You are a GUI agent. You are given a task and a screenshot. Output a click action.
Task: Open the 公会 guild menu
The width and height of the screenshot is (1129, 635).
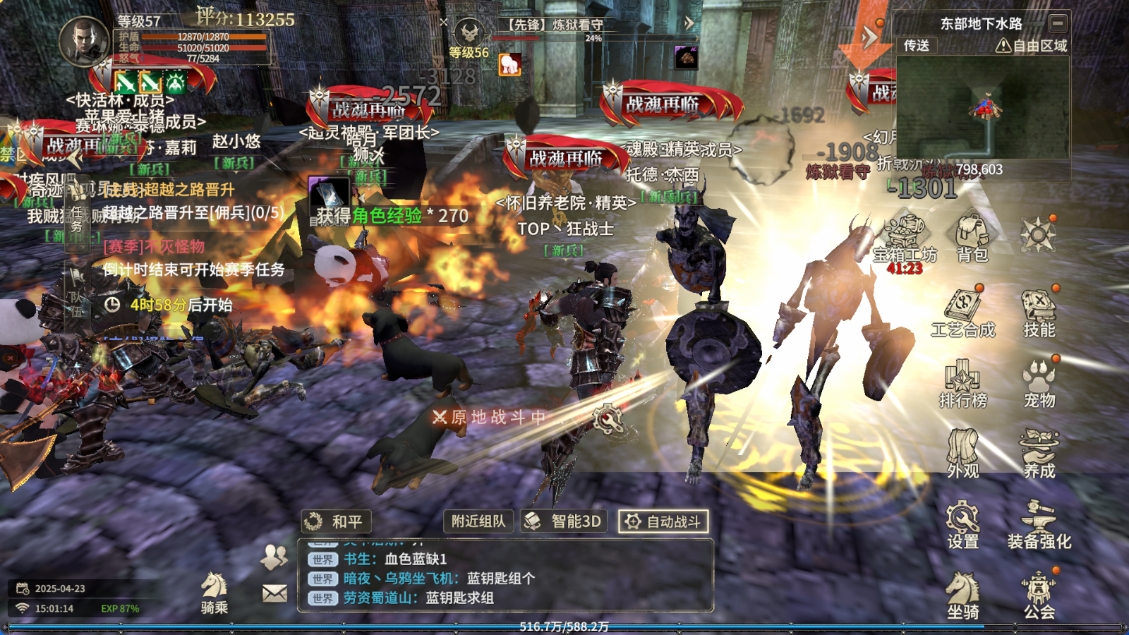(1039, 594)
